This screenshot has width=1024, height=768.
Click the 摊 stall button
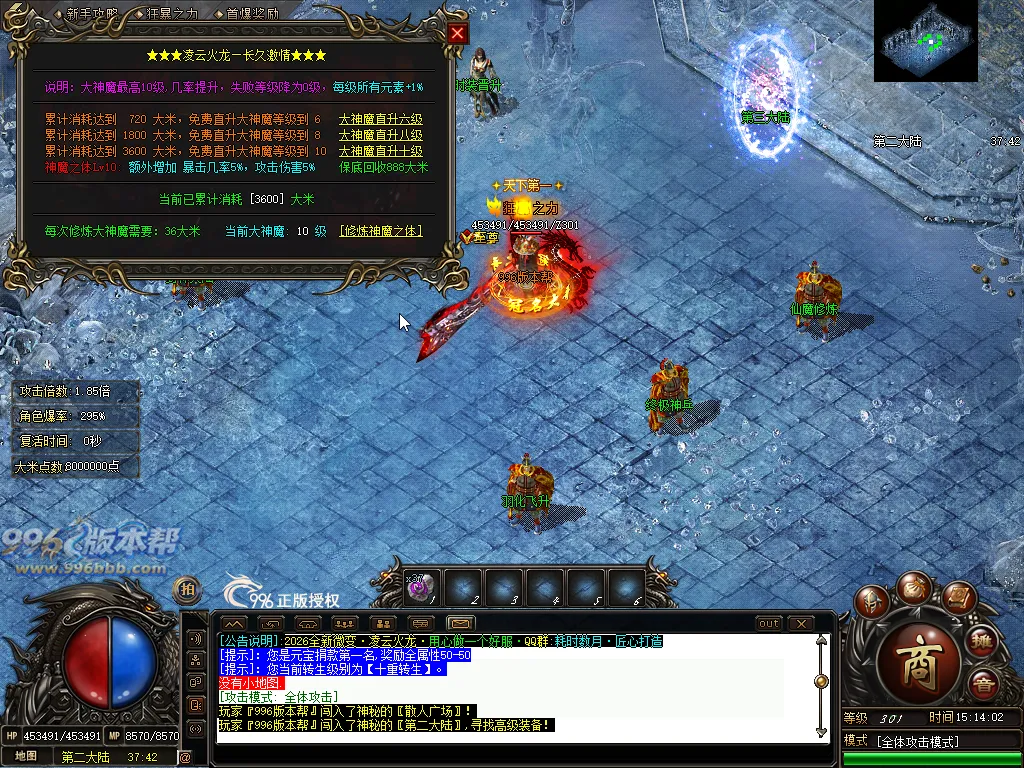[x=981, y=642]
